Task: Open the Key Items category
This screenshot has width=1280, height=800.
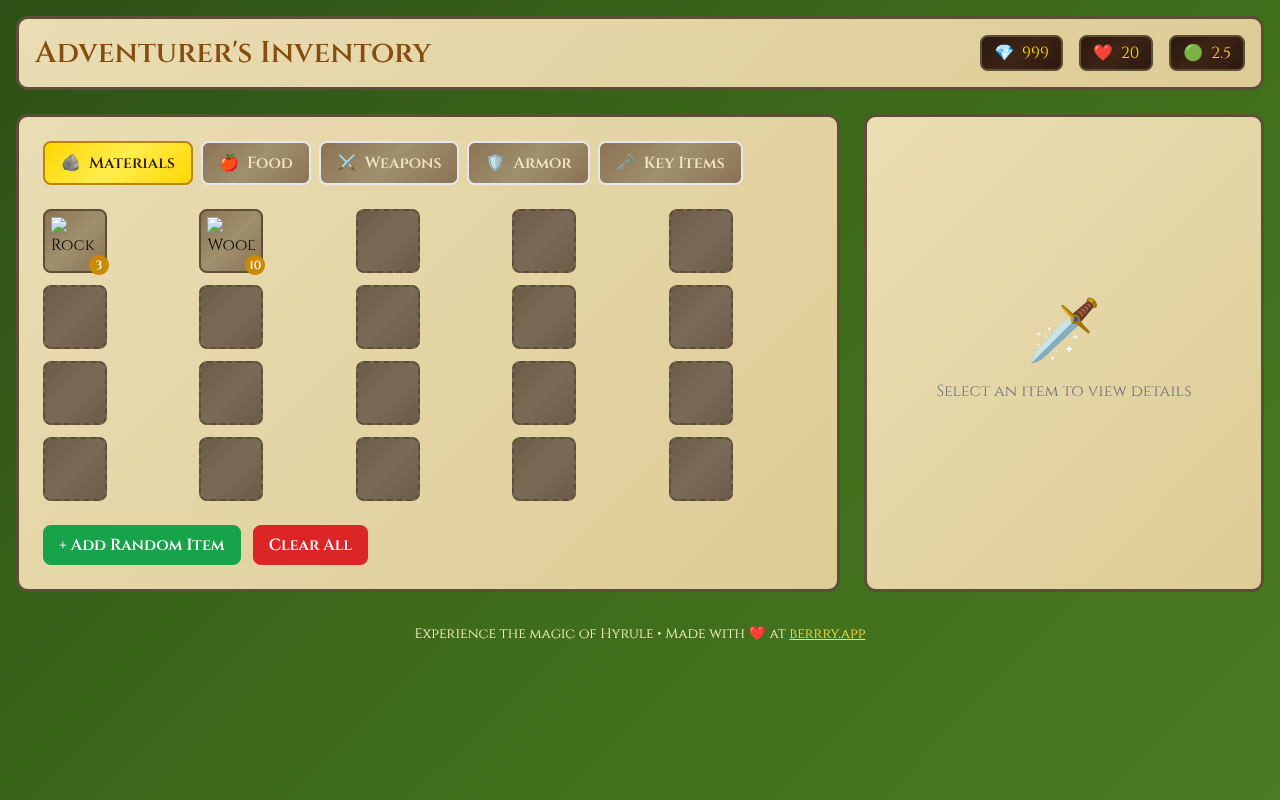Action: pos(670,162)
